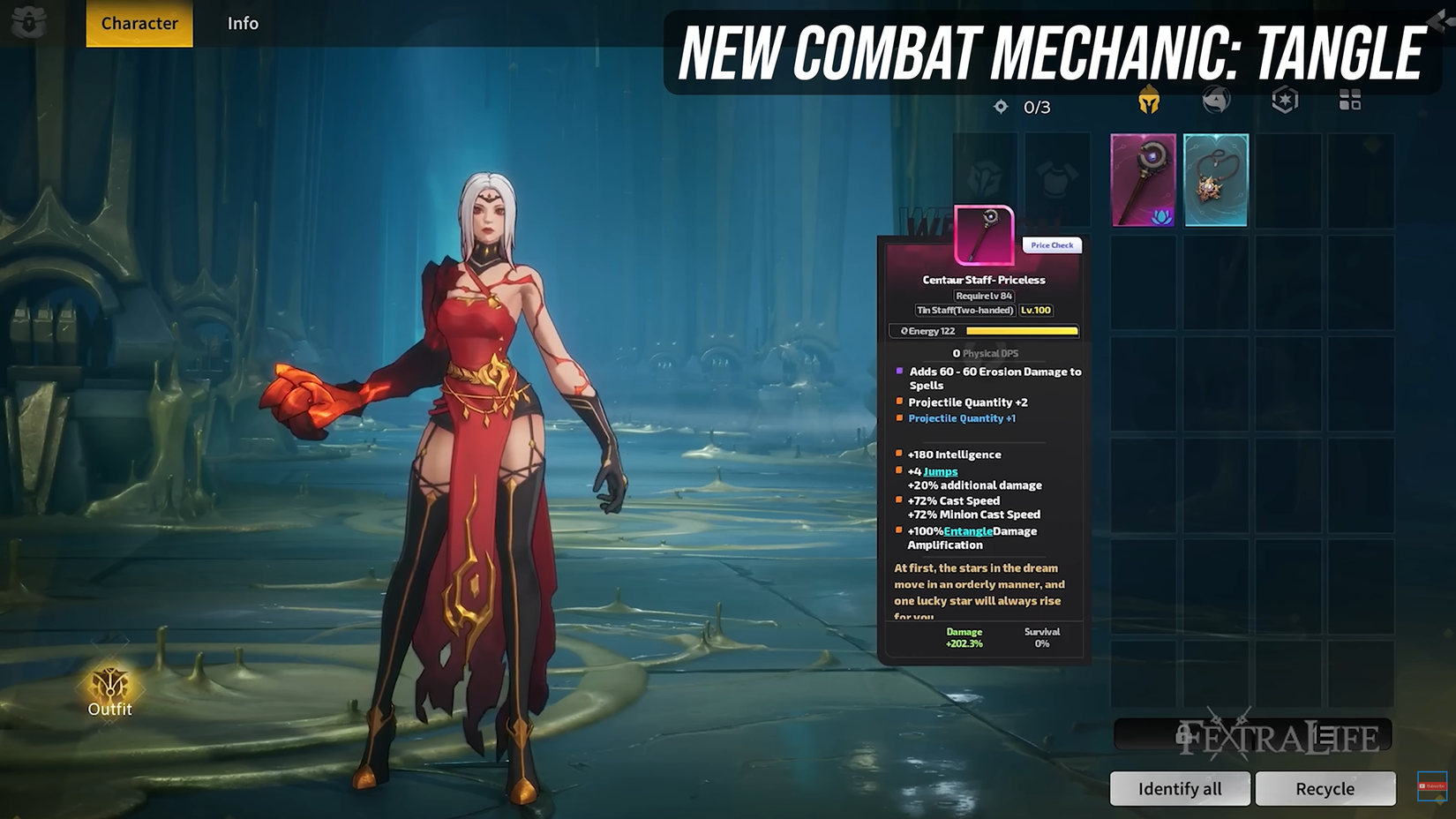
Task: Expand the Damage +202.3% summary section
Action: pyautogui.click(x=964, y=637)
